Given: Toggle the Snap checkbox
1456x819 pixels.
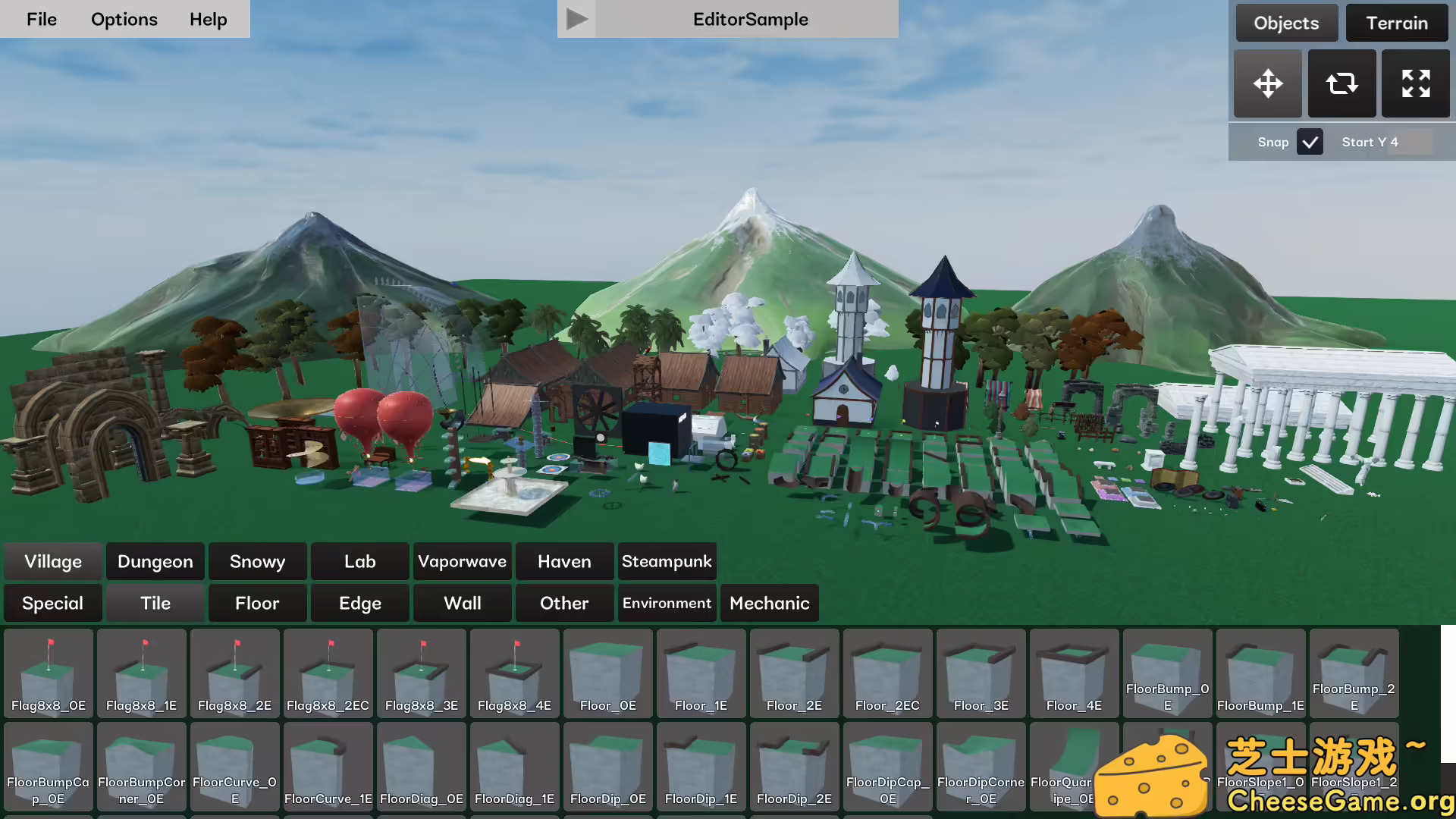Looking at the screenshot, I should pos(1310,142).
